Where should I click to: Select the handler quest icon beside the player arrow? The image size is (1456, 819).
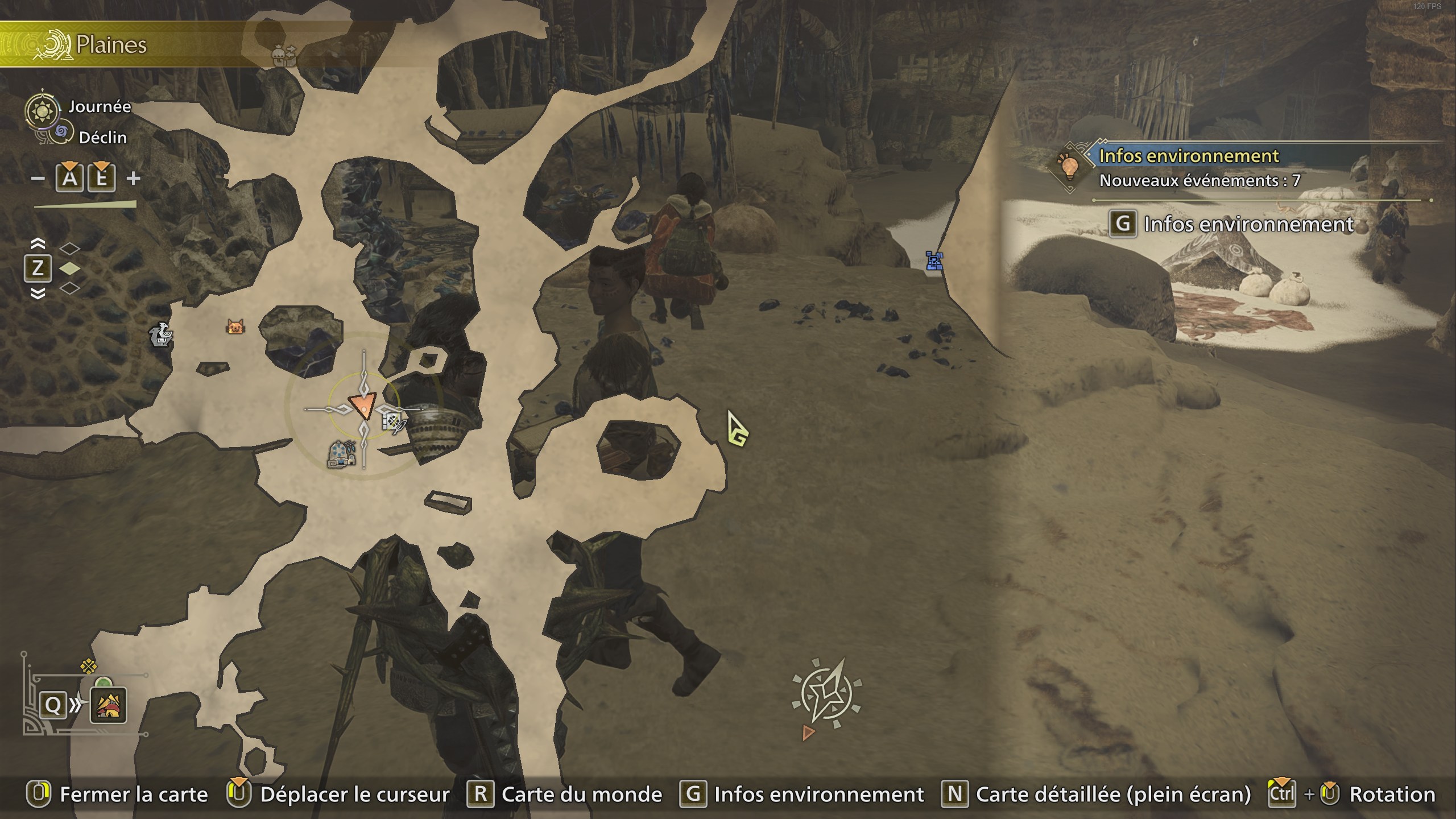(394, 423)
